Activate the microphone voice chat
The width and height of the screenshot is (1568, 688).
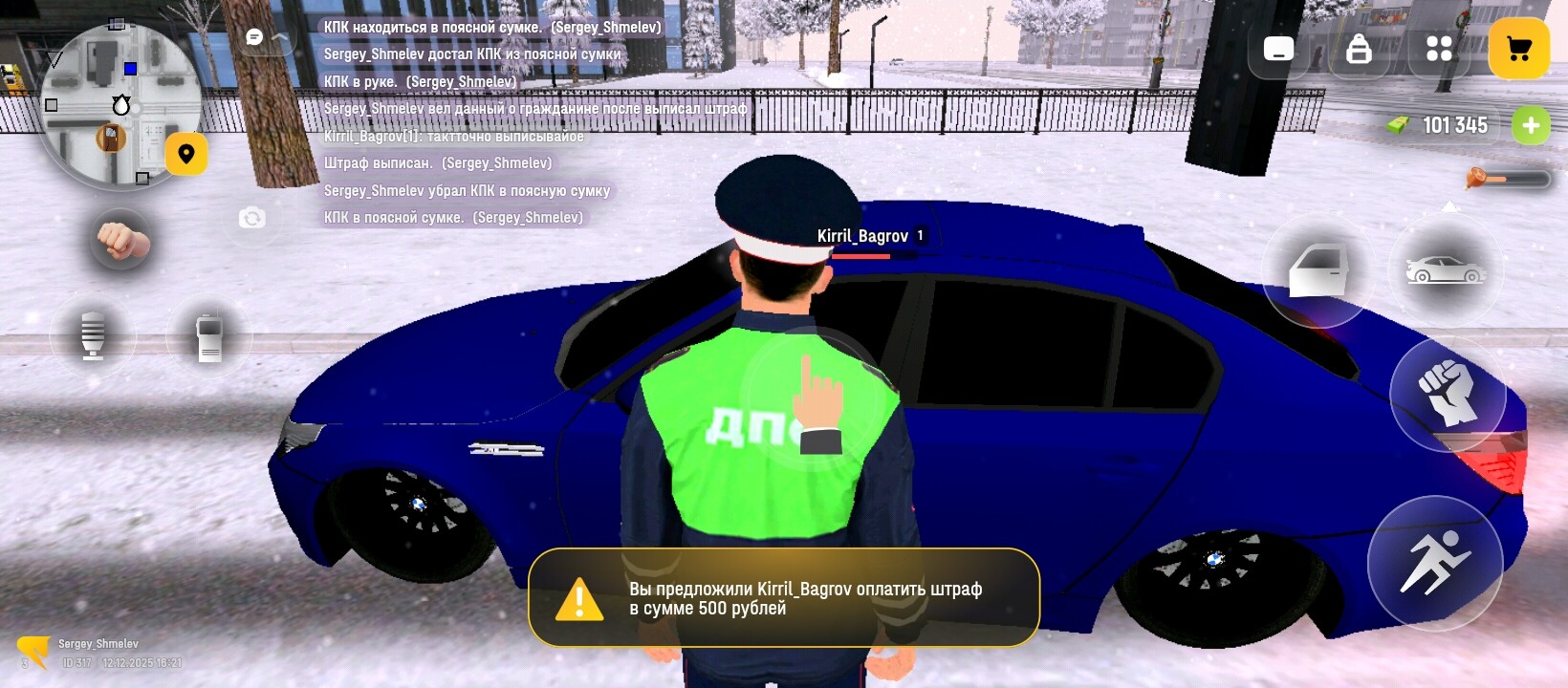[93, 335]
